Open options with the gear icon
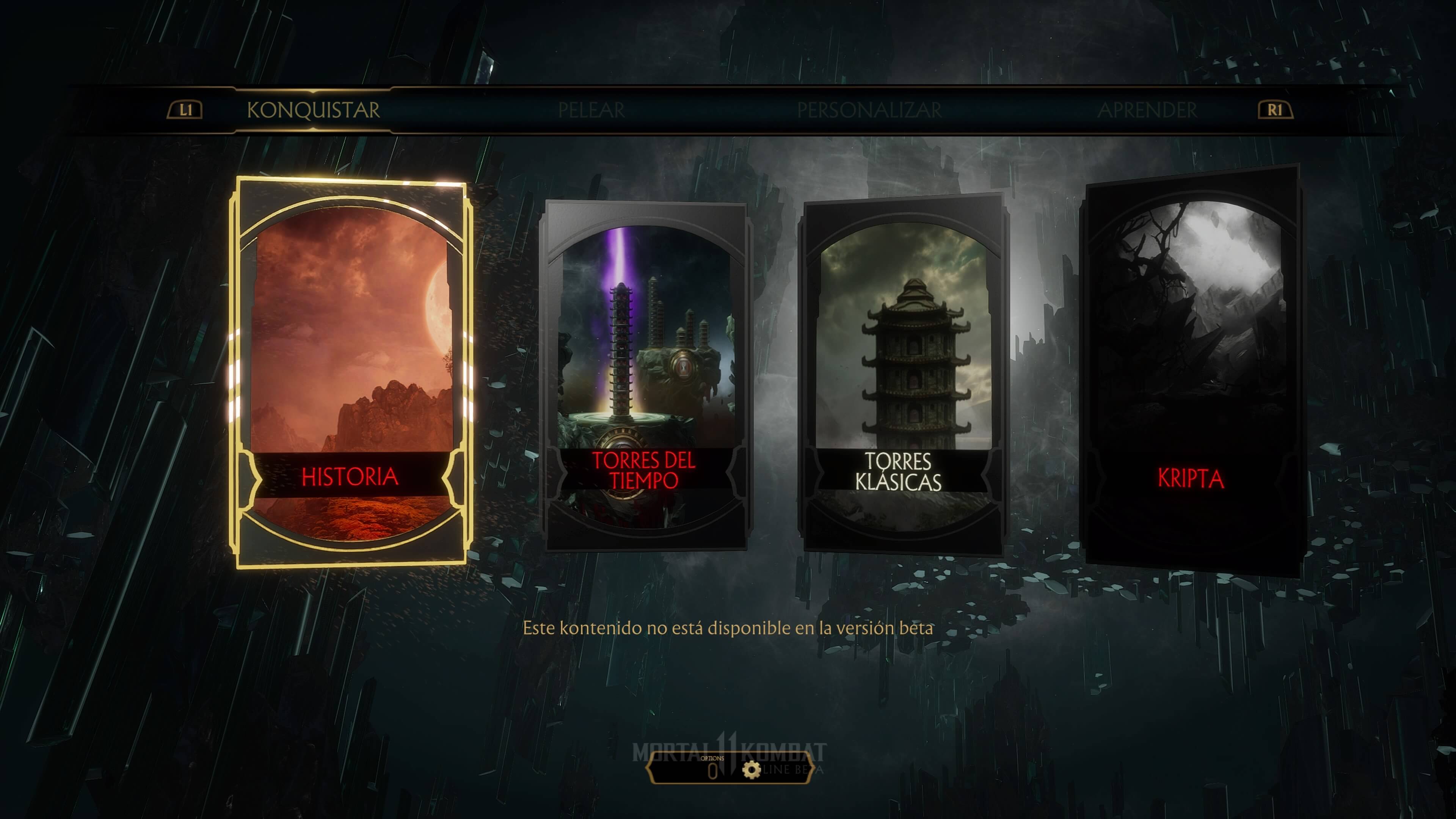 (751, 770)
